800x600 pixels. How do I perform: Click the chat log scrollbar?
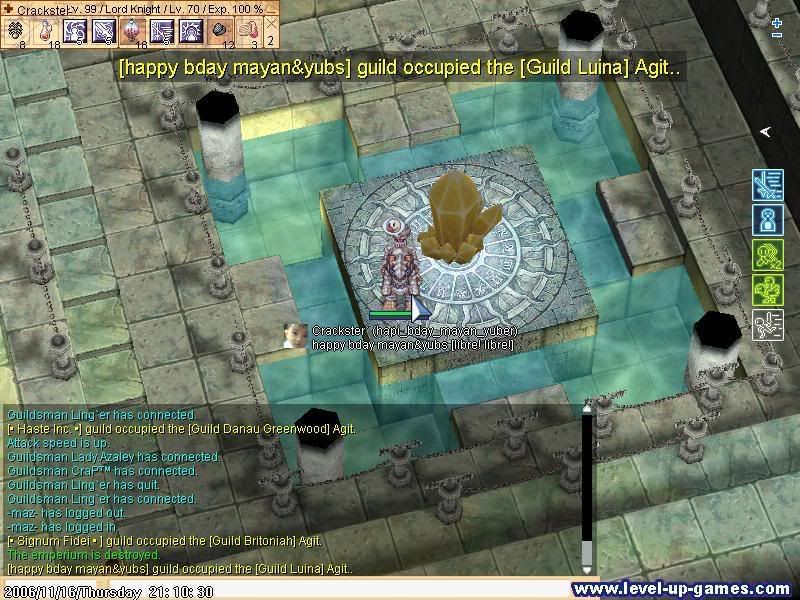click(587, 490)
